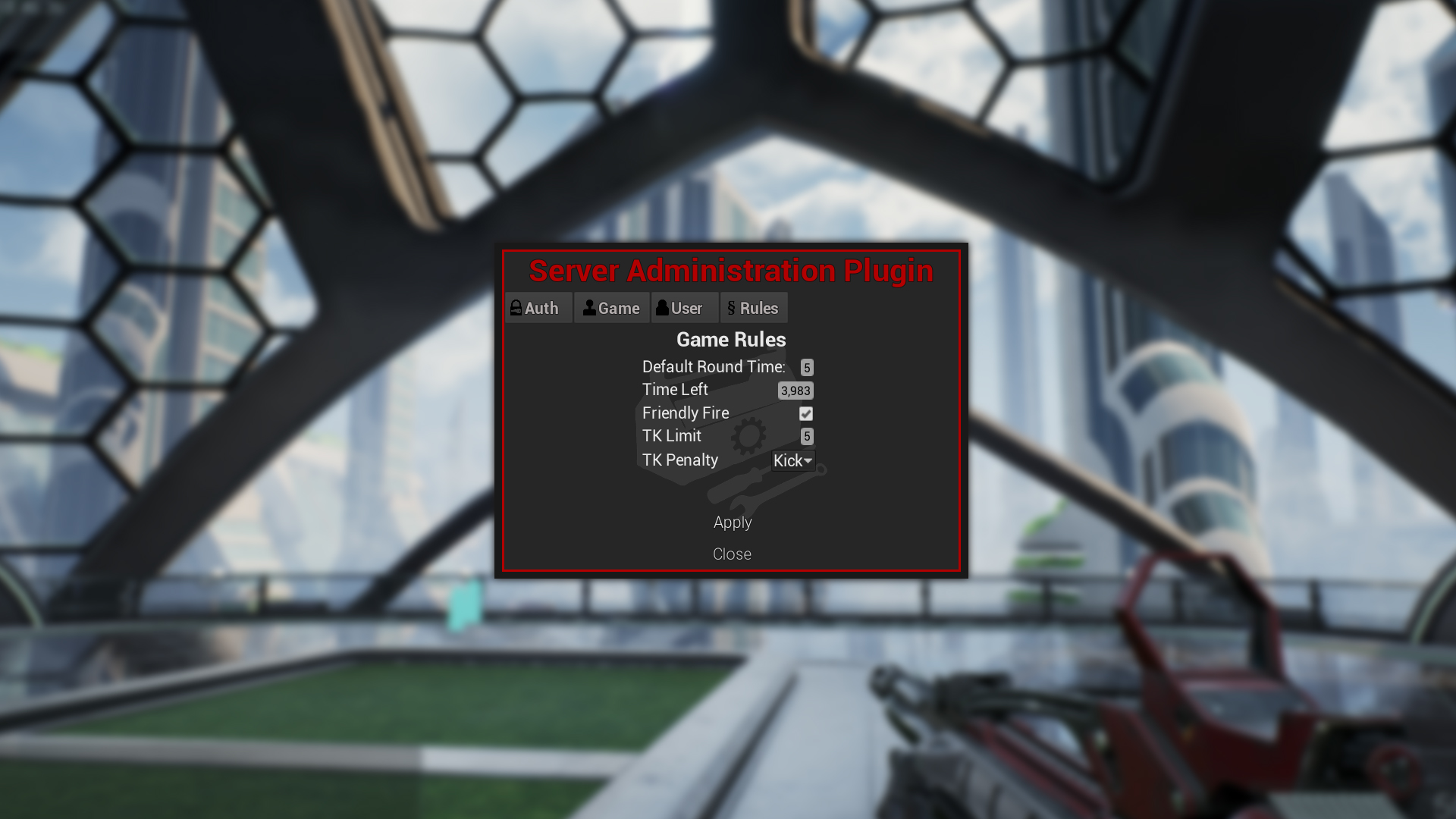Select the TK Limit value field
Image resolution: width=1456 pixels, height=819 pixels.
coord(807,436)
